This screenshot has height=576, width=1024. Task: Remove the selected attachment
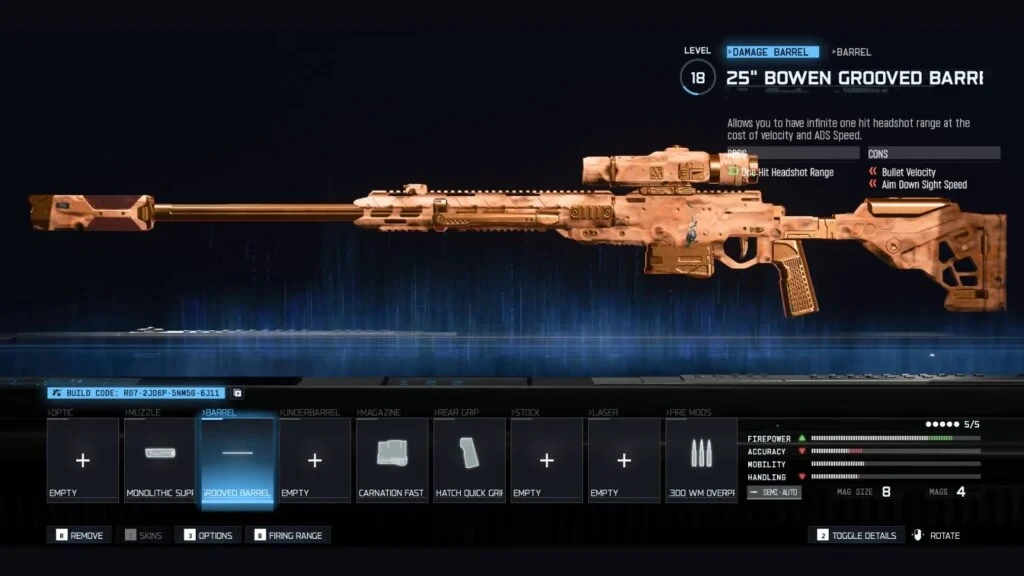click(80, 535)
